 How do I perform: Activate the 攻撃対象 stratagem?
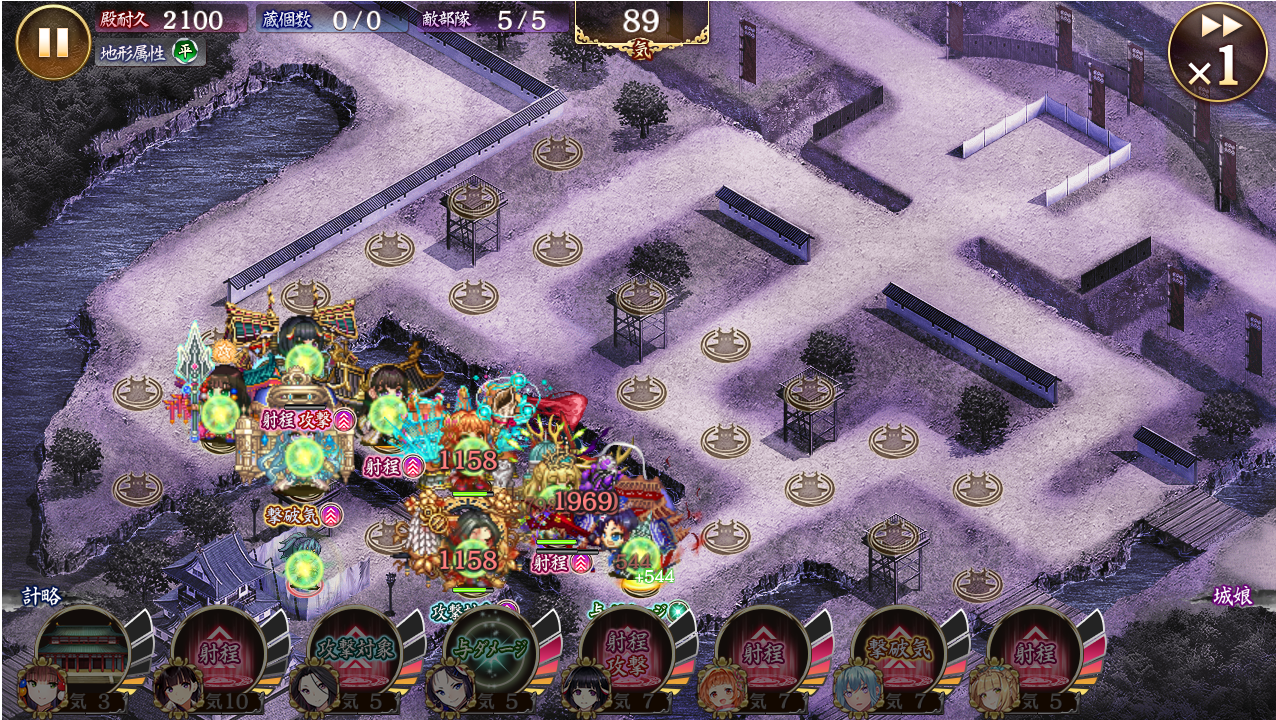click(x=355, y=653)
